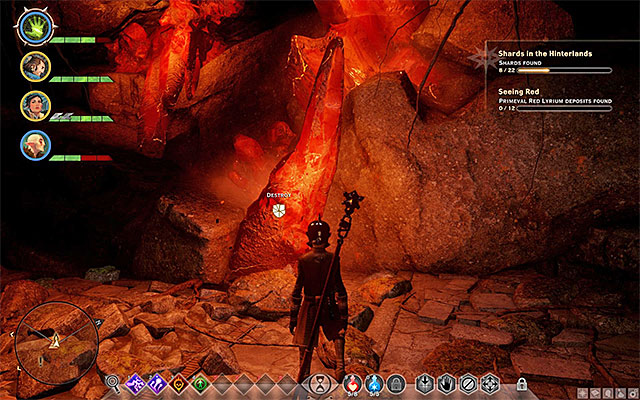The width and height of the screenshot is (640, 400).
Task: Use the orange diamond ability
Action: [179, 382]
